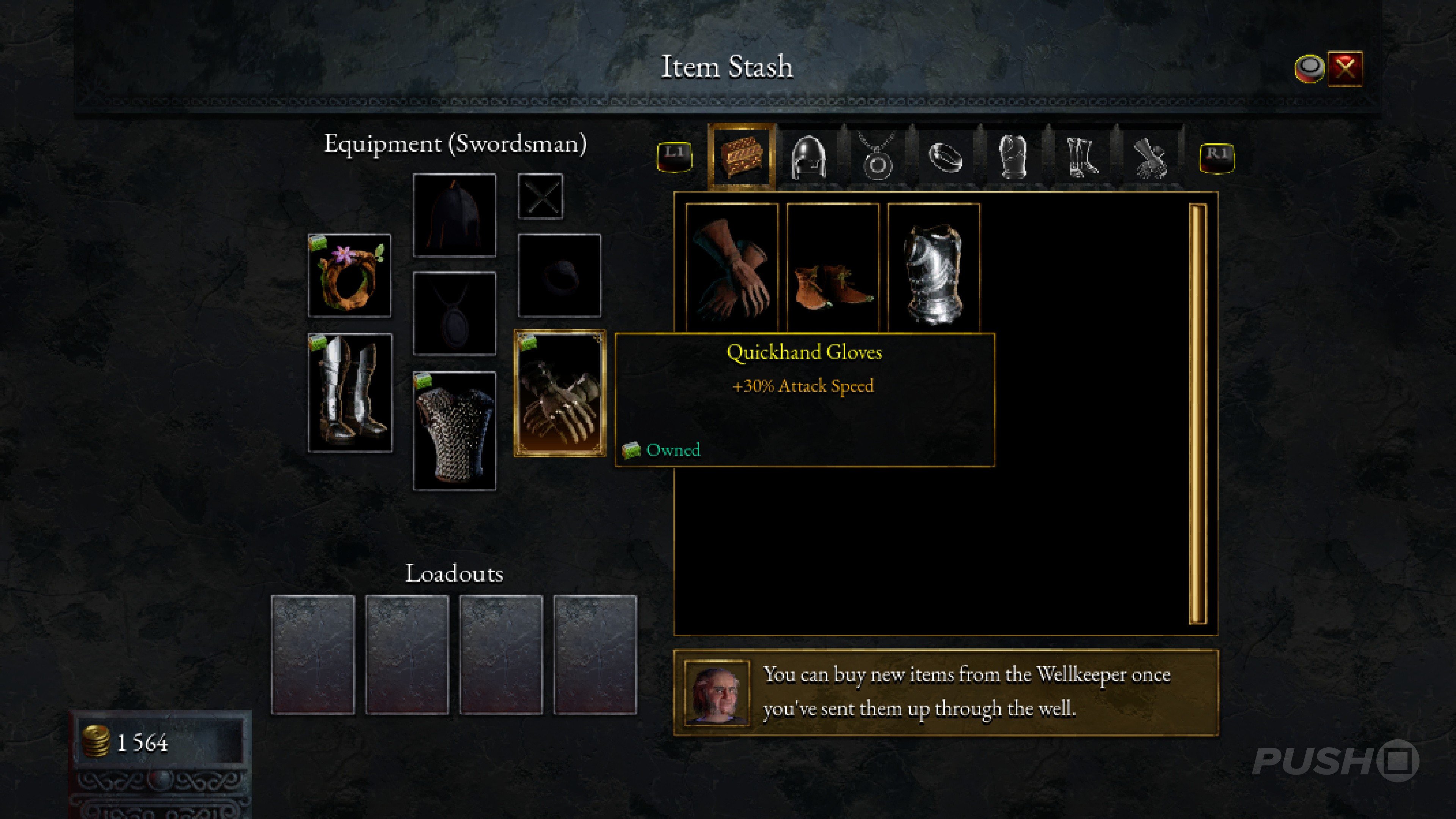
Task: Select the equipped Quickhand Gloves slot
Action: click(559, 393)
